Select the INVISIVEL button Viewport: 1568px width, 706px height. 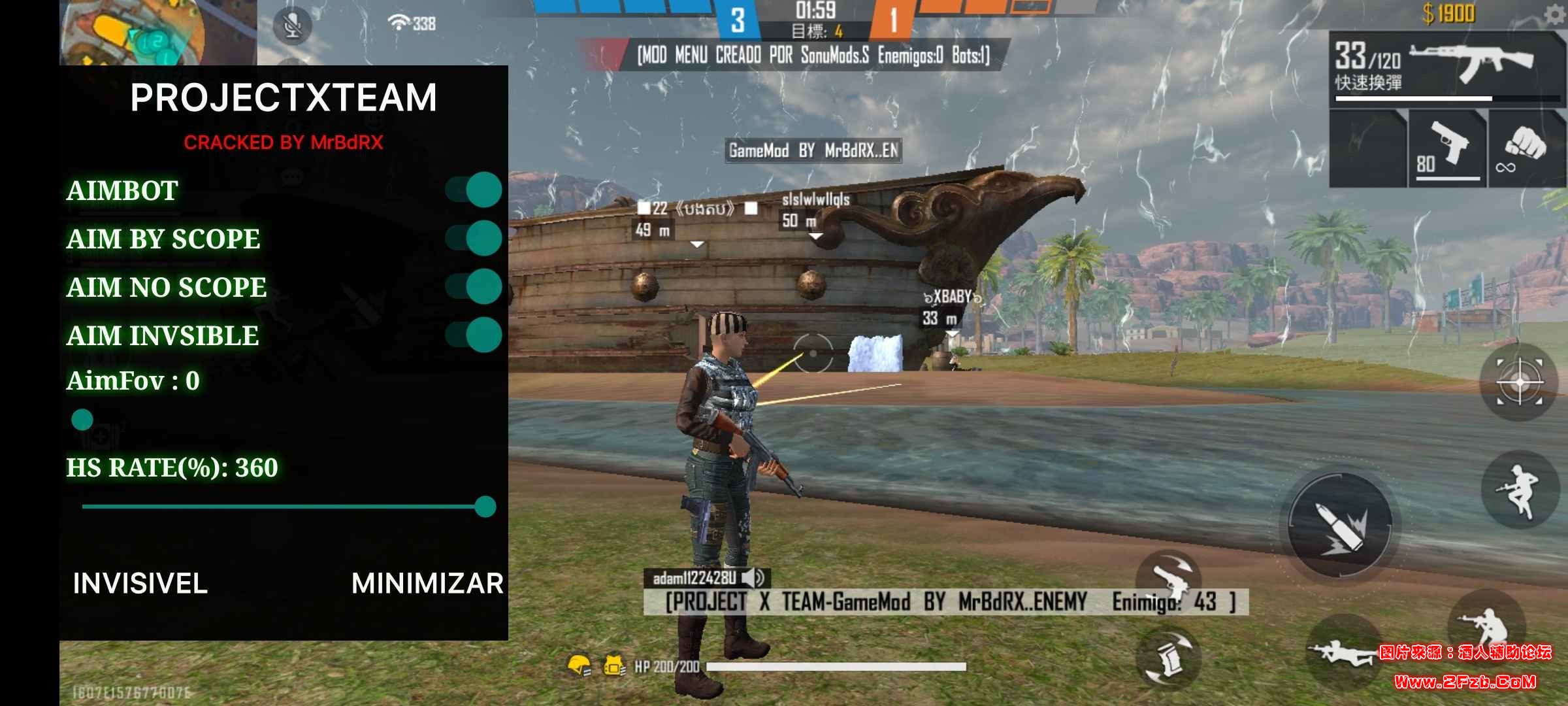[x=140, y=583]
